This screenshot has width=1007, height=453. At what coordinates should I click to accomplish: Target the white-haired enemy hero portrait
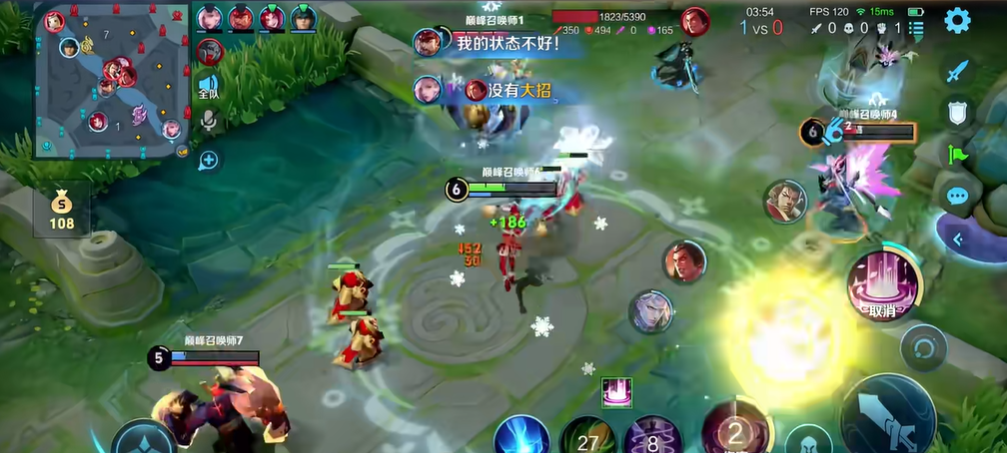tap(650, 311)
